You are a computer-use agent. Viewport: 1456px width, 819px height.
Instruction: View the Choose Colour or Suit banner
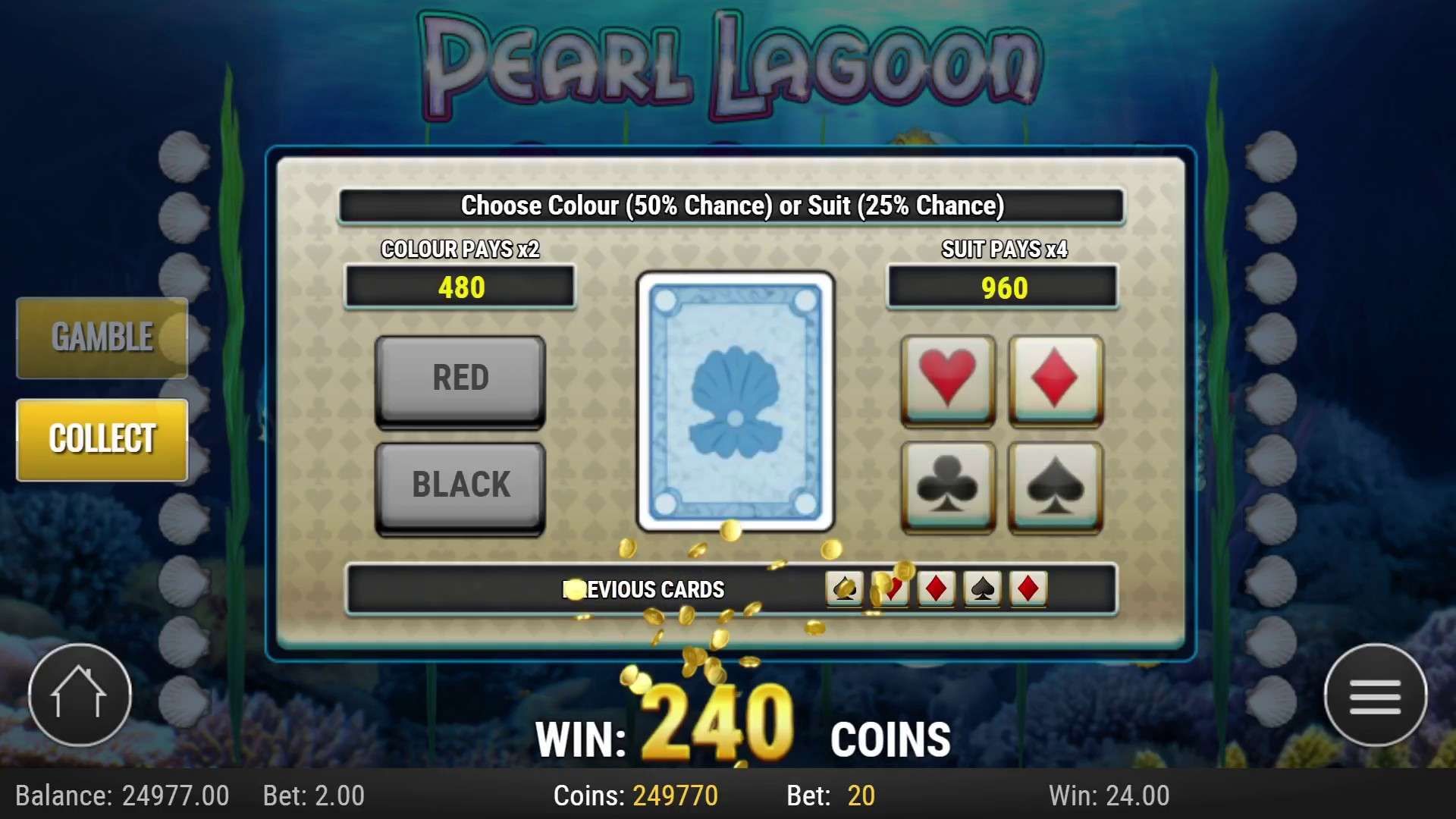[731, 205]
